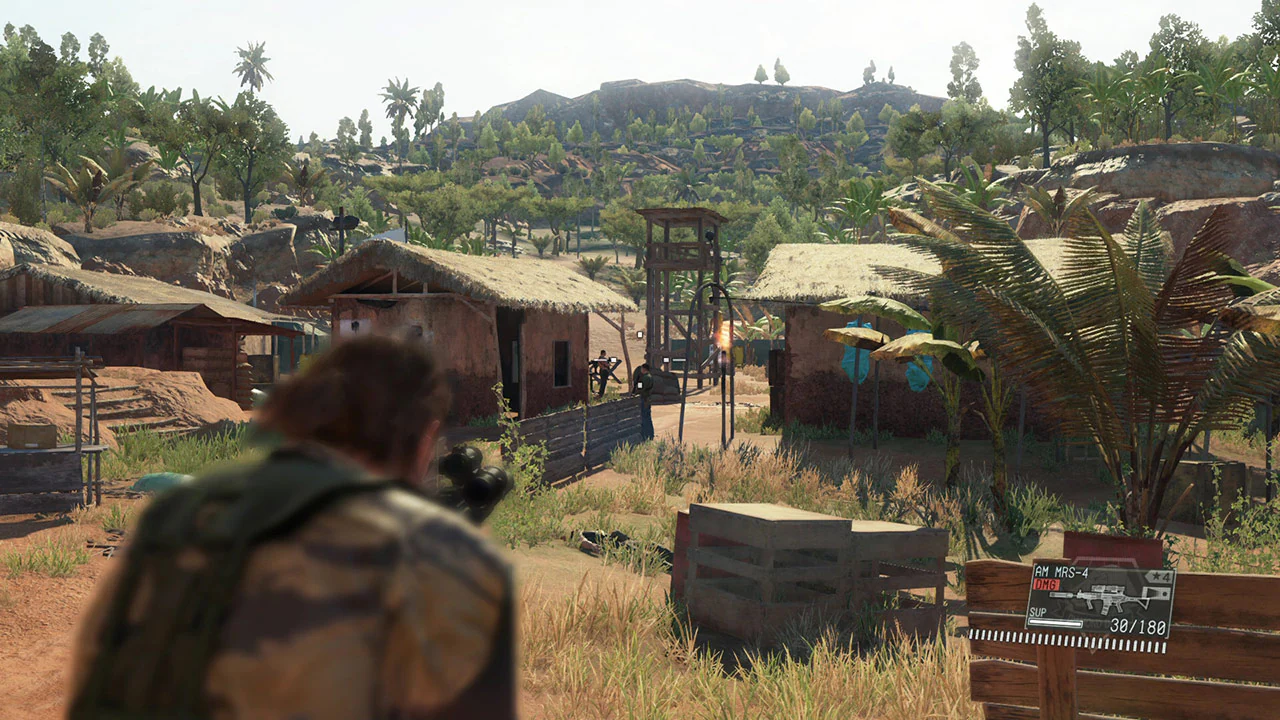The height and width of the screenshot is (720, 1280).
Task: Click the SUP suppressor indicator
Action: pos(1037,612)
